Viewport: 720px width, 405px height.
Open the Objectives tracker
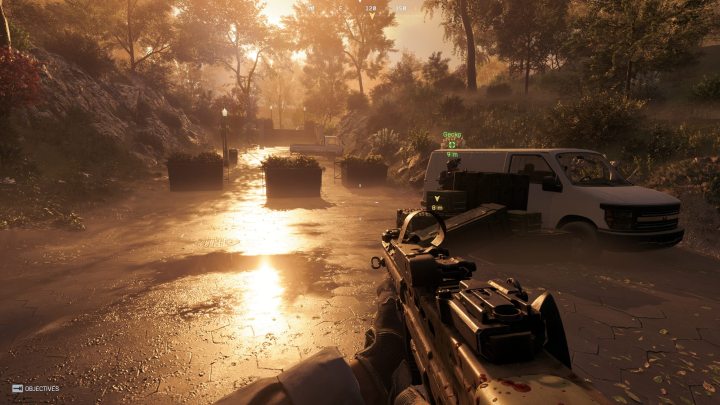[x=35, y=388]
